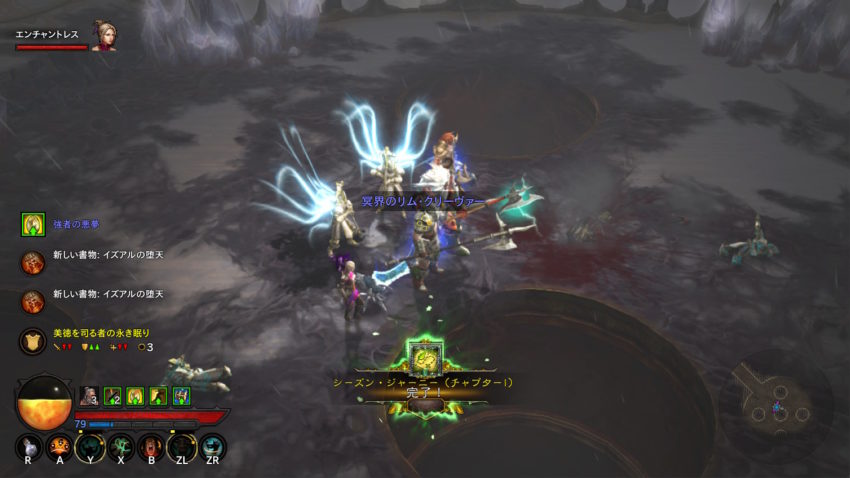Use the health potion skill slot
The image size is (850, 478).
click(29, 447)
